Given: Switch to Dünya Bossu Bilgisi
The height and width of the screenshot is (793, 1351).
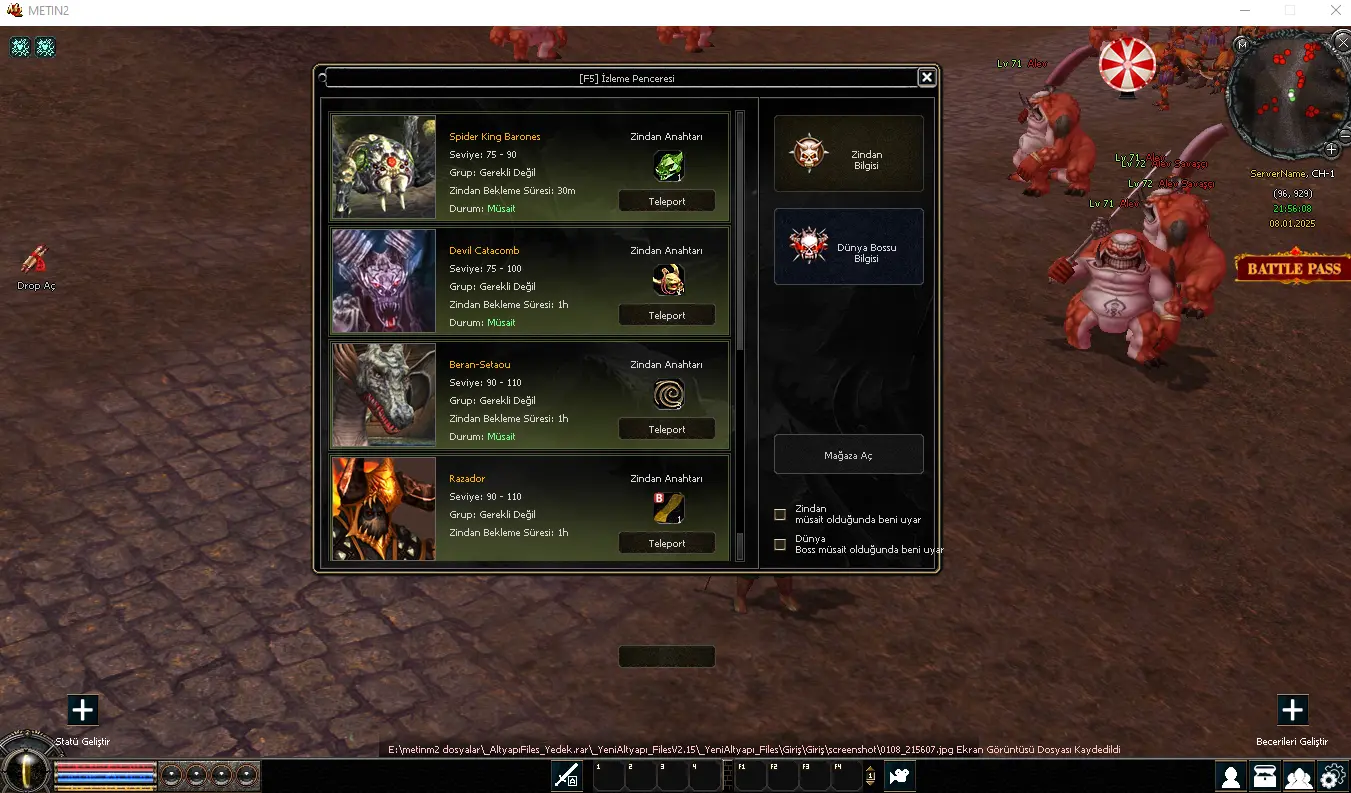Looking at the screenshot, I should click(848, 247).
